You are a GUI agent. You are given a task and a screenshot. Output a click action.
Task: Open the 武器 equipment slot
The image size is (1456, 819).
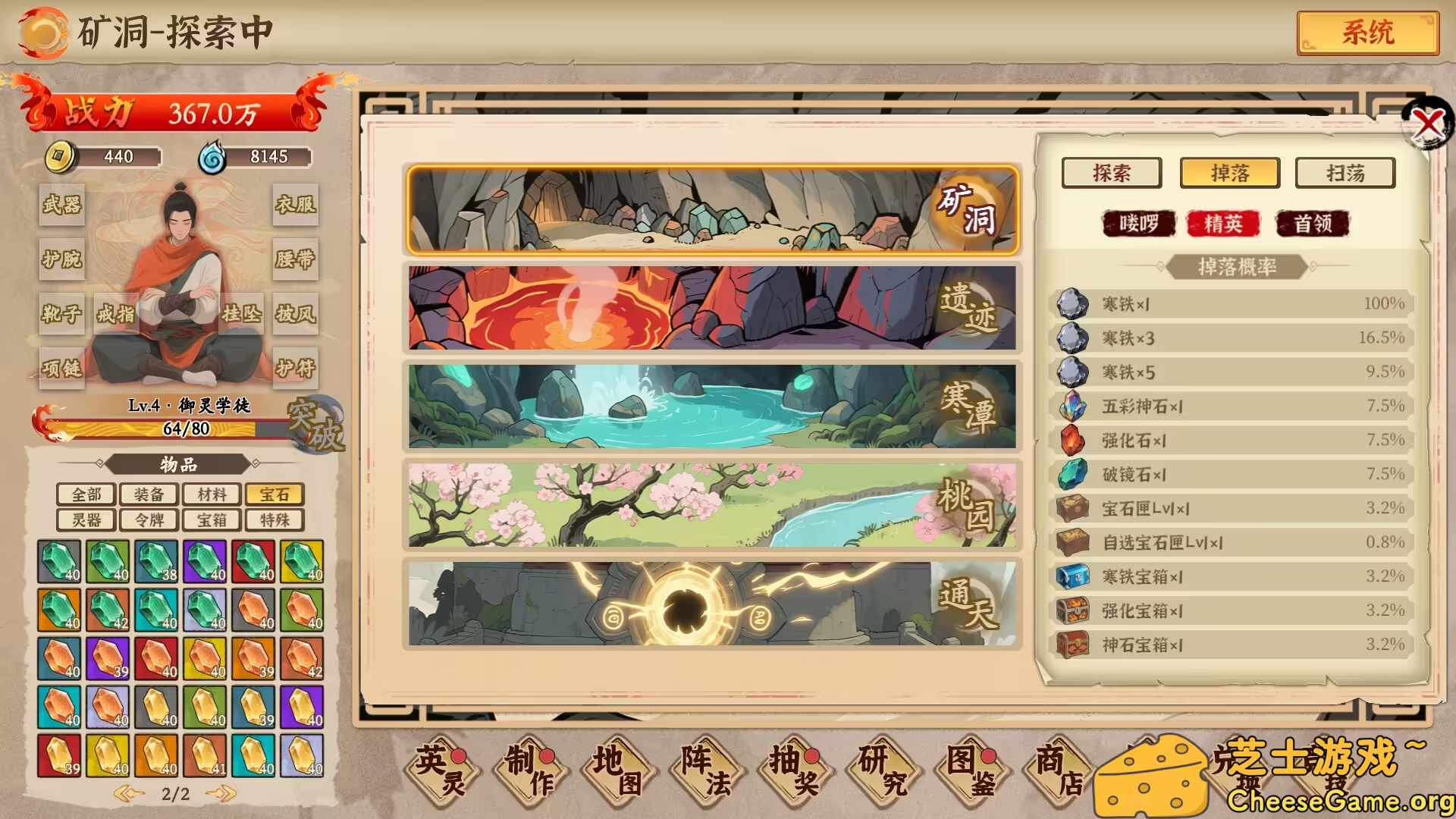[x=61, y=206]
